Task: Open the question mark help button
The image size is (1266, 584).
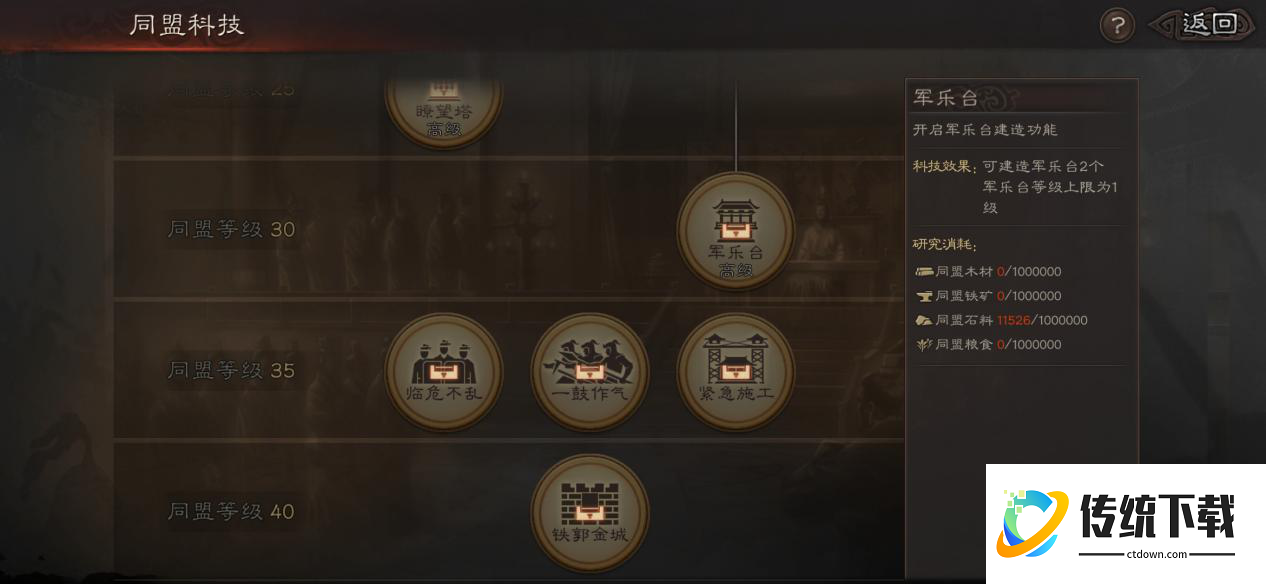Action: click(1117, 25)
